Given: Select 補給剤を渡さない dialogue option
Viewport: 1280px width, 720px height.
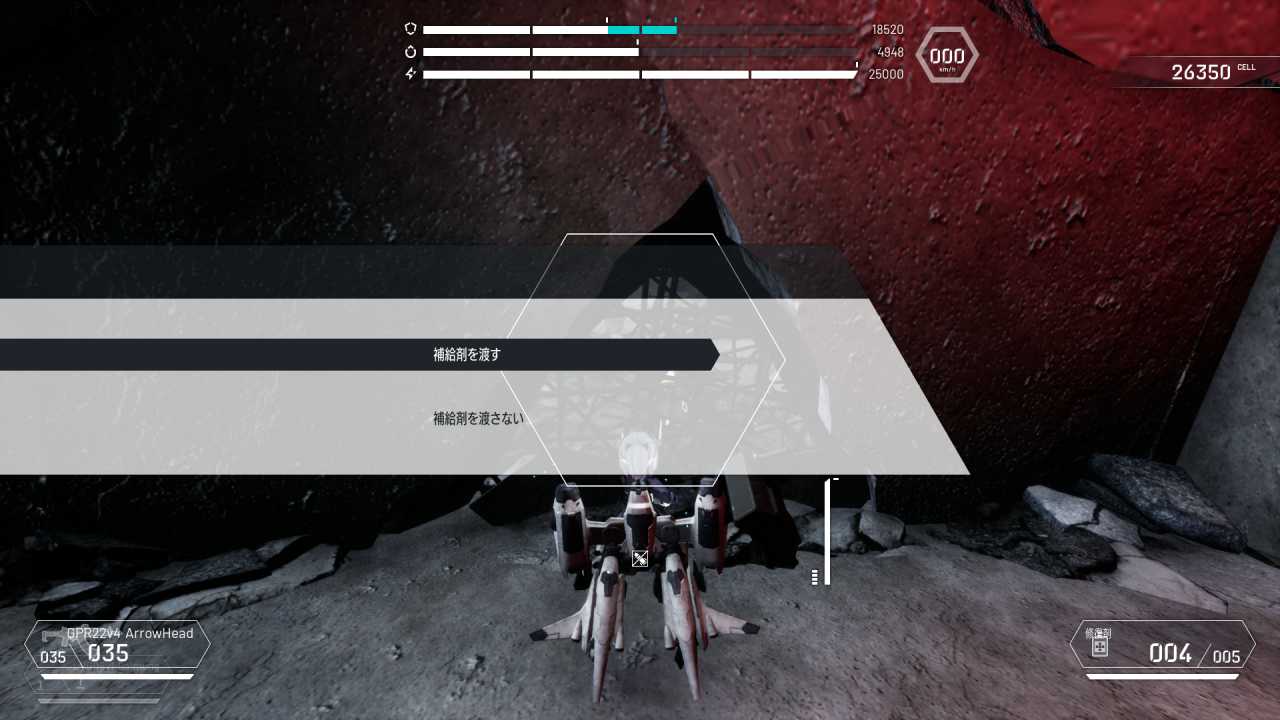Looking at the screenshot, I should click(478, 419).
